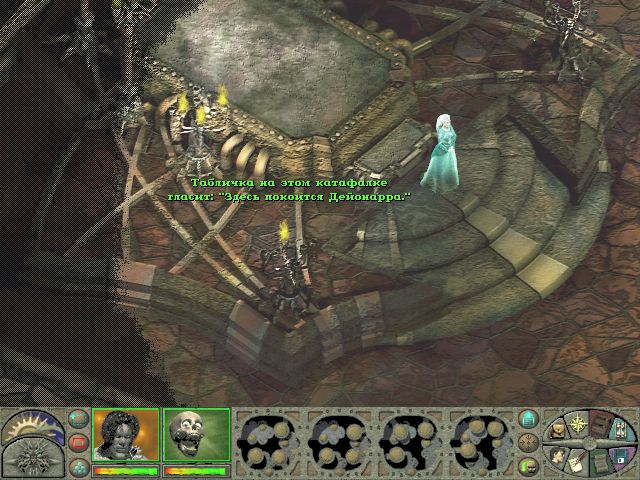Select Morte's skull portrait
Viewport: 640px width, 480px height.
196,435
